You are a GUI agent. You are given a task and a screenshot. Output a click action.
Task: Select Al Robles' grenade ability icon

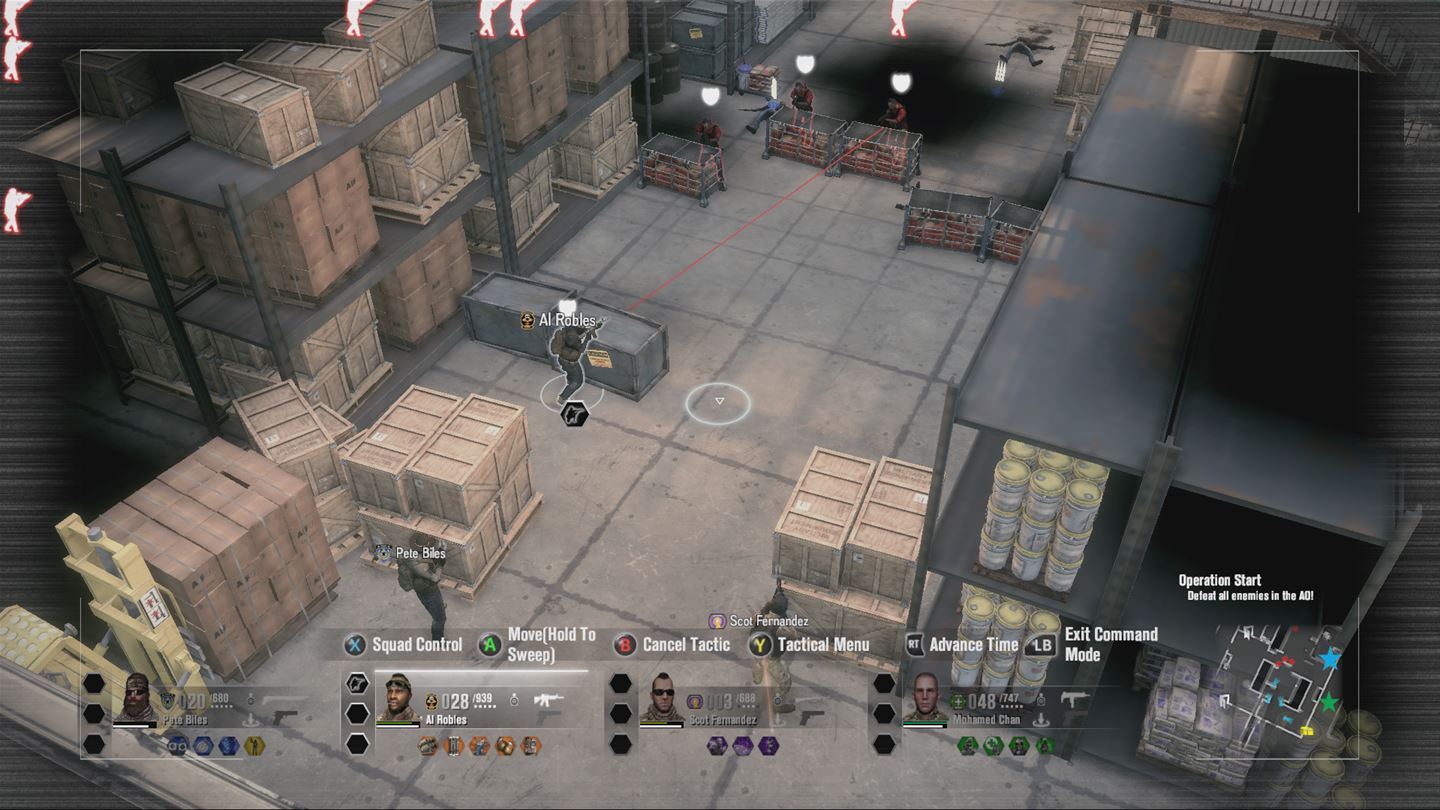click(x=504, y=744)
